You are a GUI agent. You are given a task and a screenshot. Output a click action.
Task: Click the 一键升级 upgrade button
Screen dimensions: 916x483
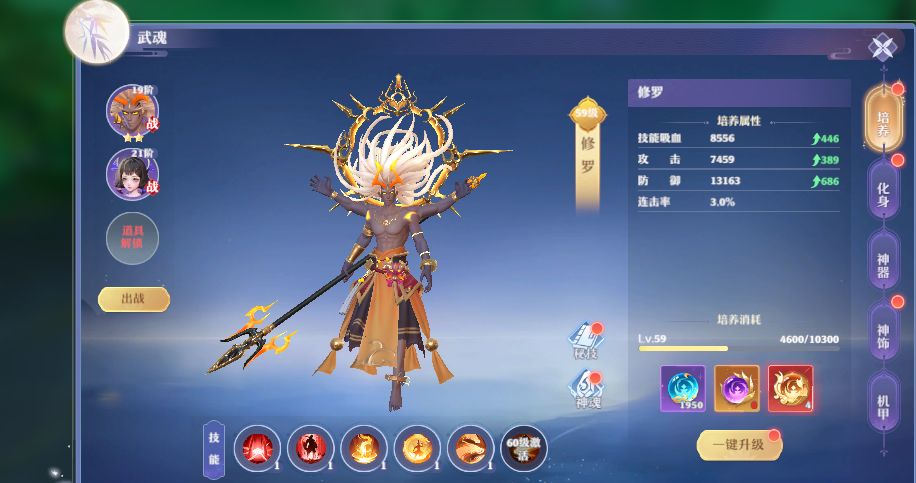tap(737, 445)
